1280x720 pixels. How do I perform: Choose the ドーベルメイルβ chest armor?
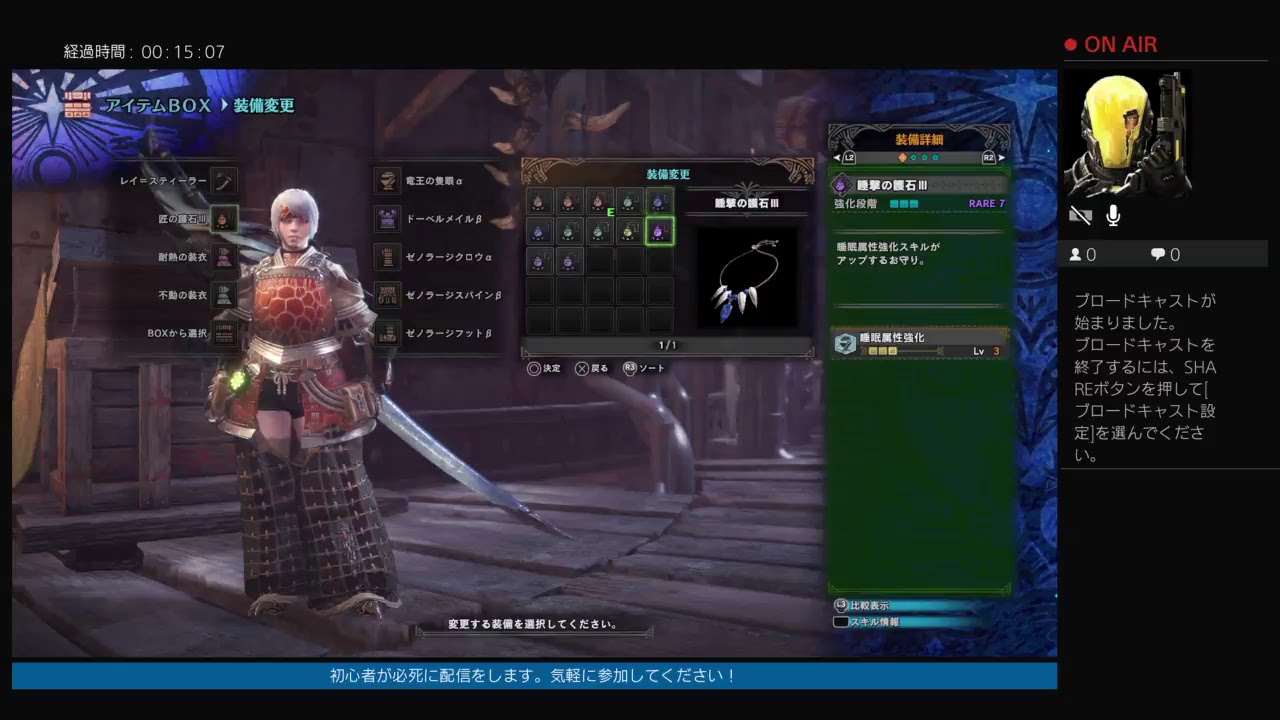(x=387, y=219)
